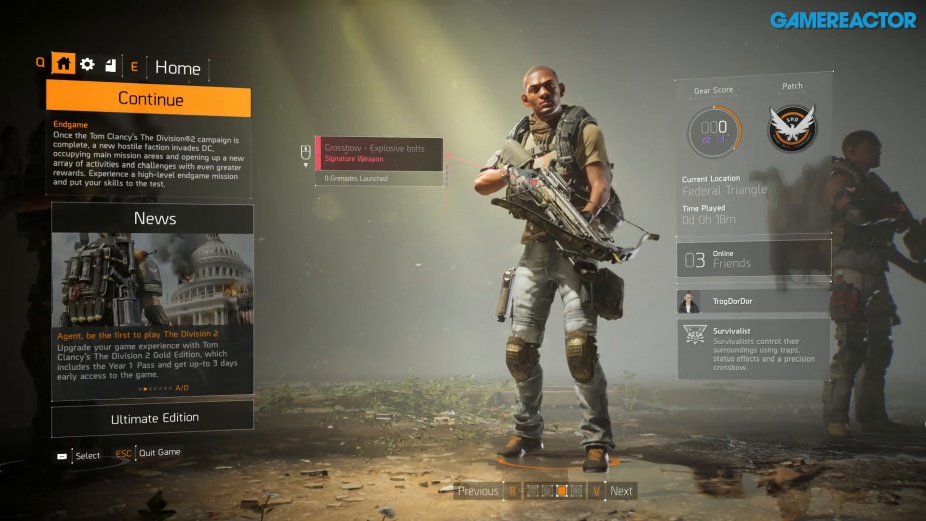
Task: Open the Online Friends panel
Action: tap(754, 258)
